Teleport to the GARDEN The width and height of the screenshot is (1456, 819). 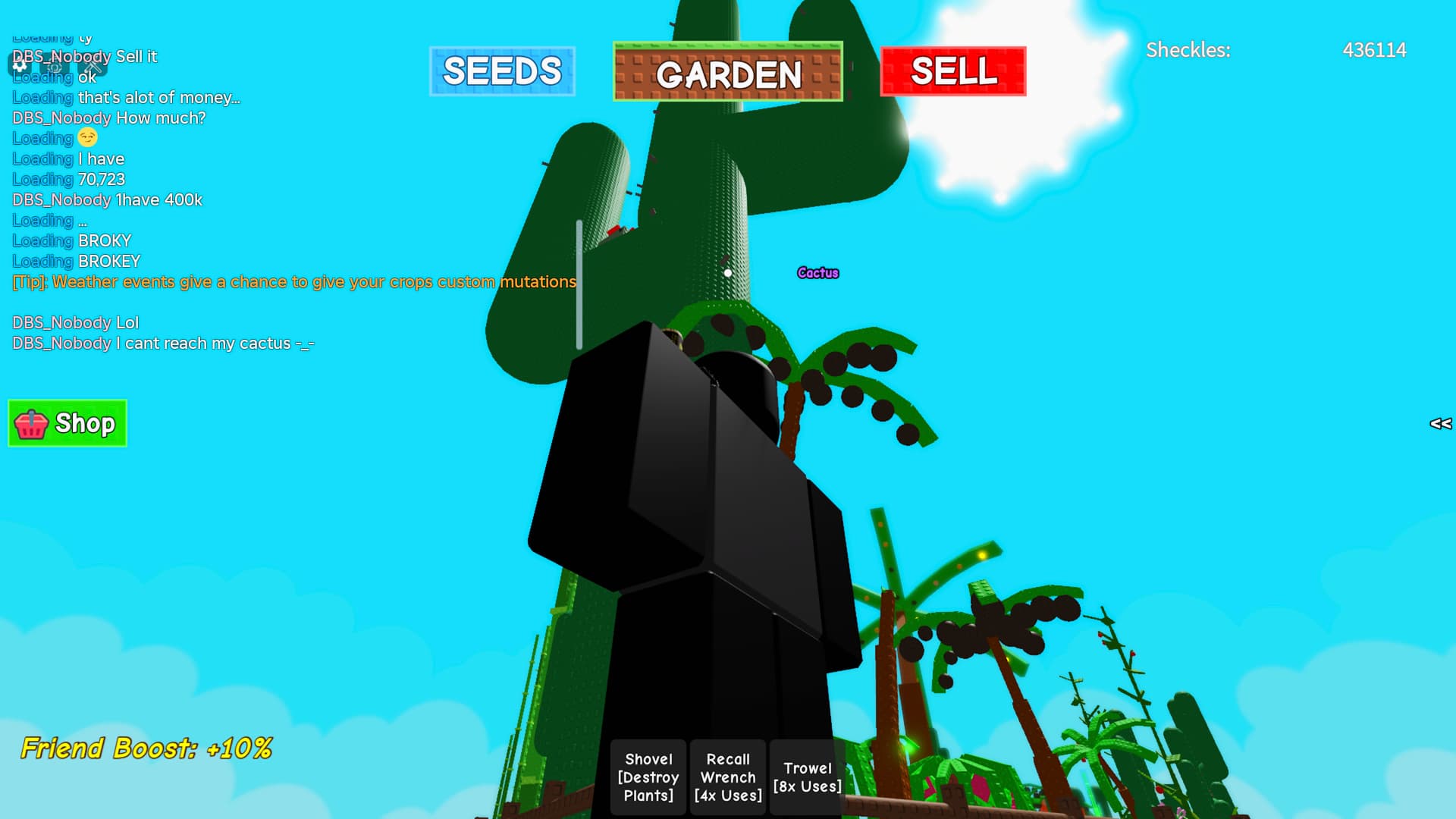click(727, 73)
